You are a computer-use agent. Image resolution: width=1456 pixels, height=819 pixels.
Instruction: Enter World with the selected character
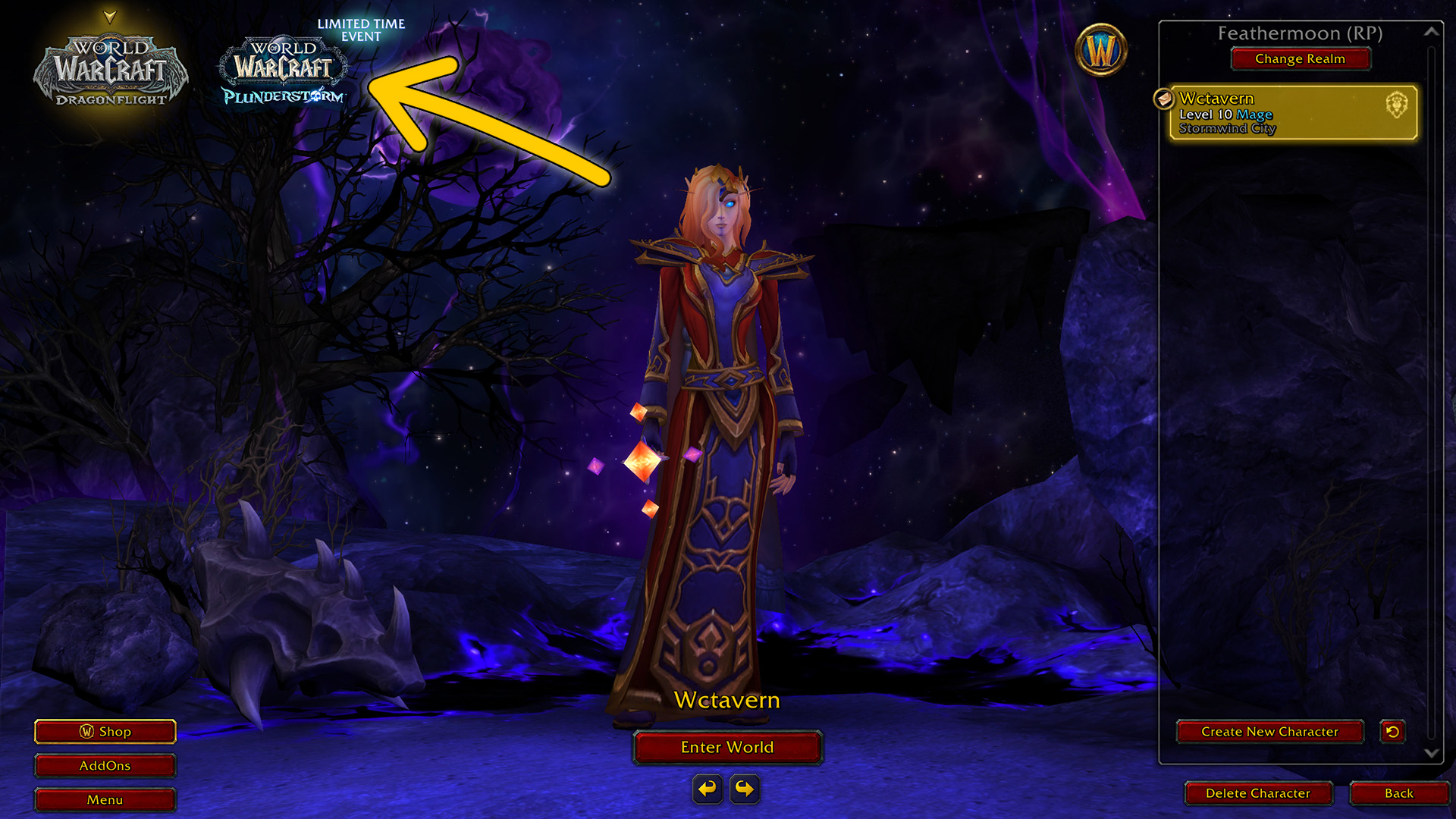[x=727, y=747]
